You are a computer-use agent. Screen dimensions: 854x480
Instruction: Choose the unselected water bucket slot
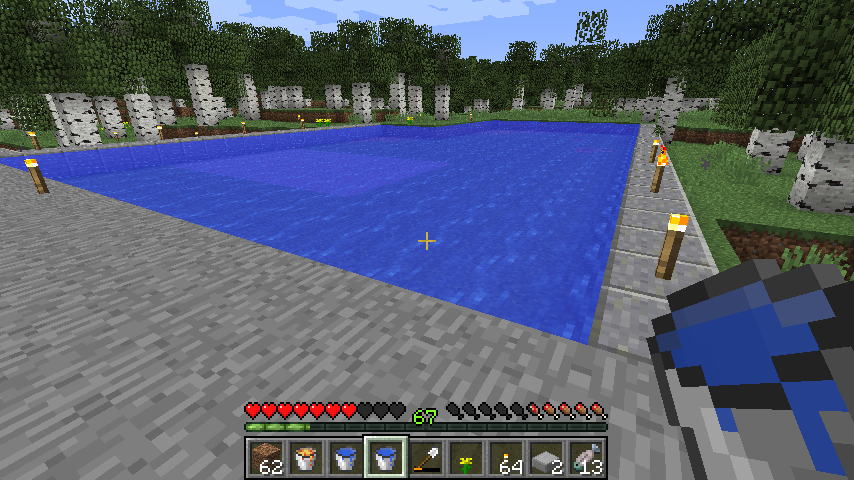(x=346, y=460)
